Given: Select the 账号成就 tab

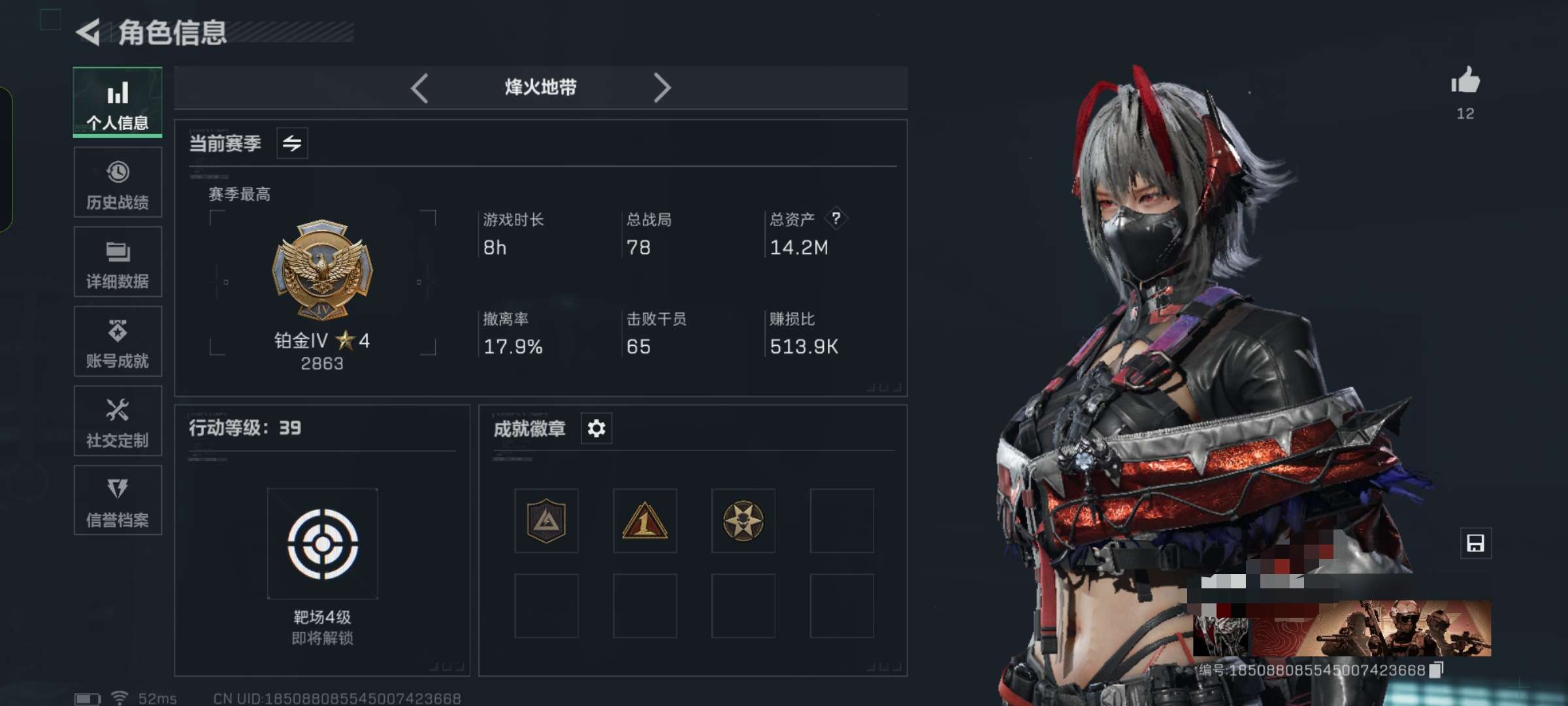Looking at the screenshot, I should [x=118, y=342].
